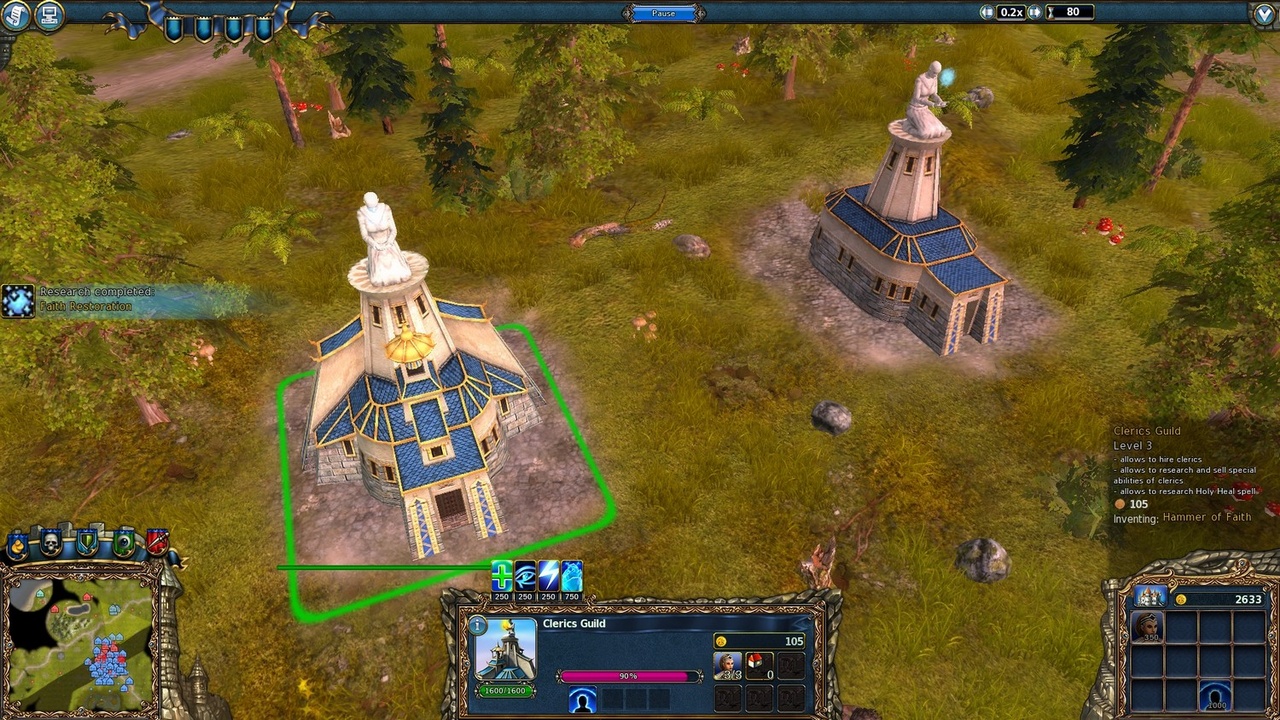Viewport: 1280px width, 720px height.
Task: Select the Clerics Guild building portrait
Action: click(x=505, y=651)
